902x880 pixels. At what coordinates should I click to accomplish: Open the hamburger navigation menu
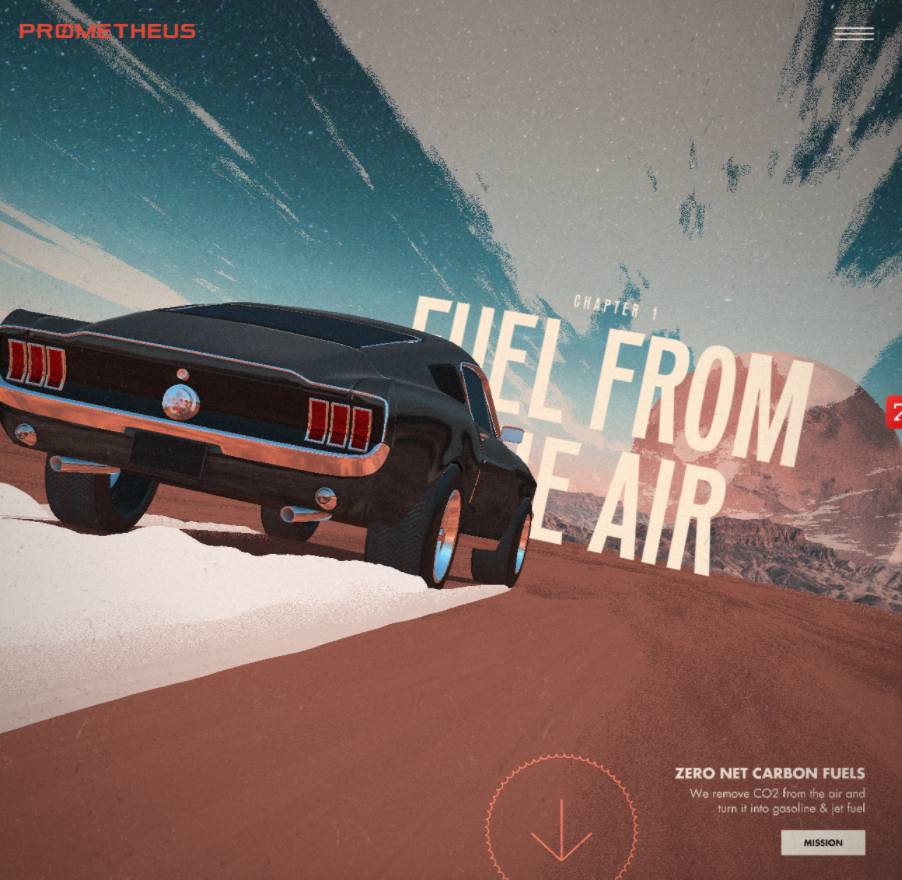pyautogui.click(x=853, y=33)
